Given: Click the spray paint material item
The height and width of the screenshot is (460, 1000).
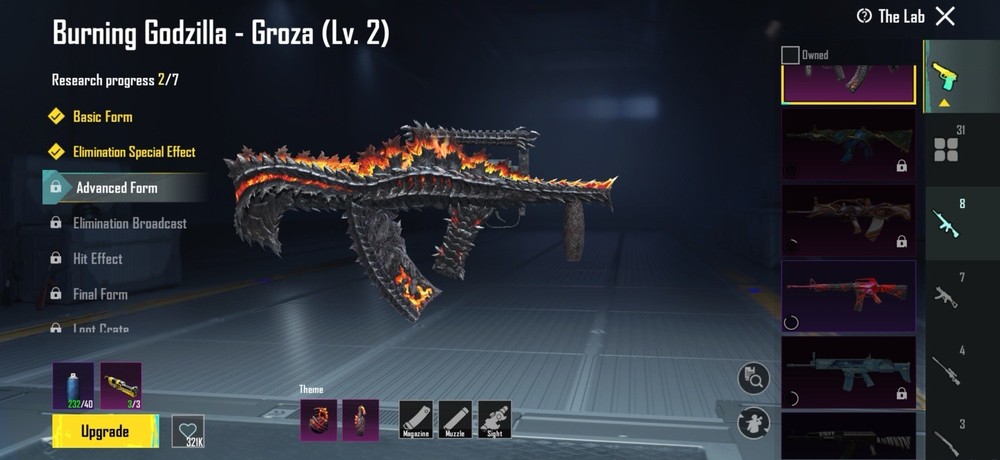Looking at the screenshot, I should (x=73, y=385).
